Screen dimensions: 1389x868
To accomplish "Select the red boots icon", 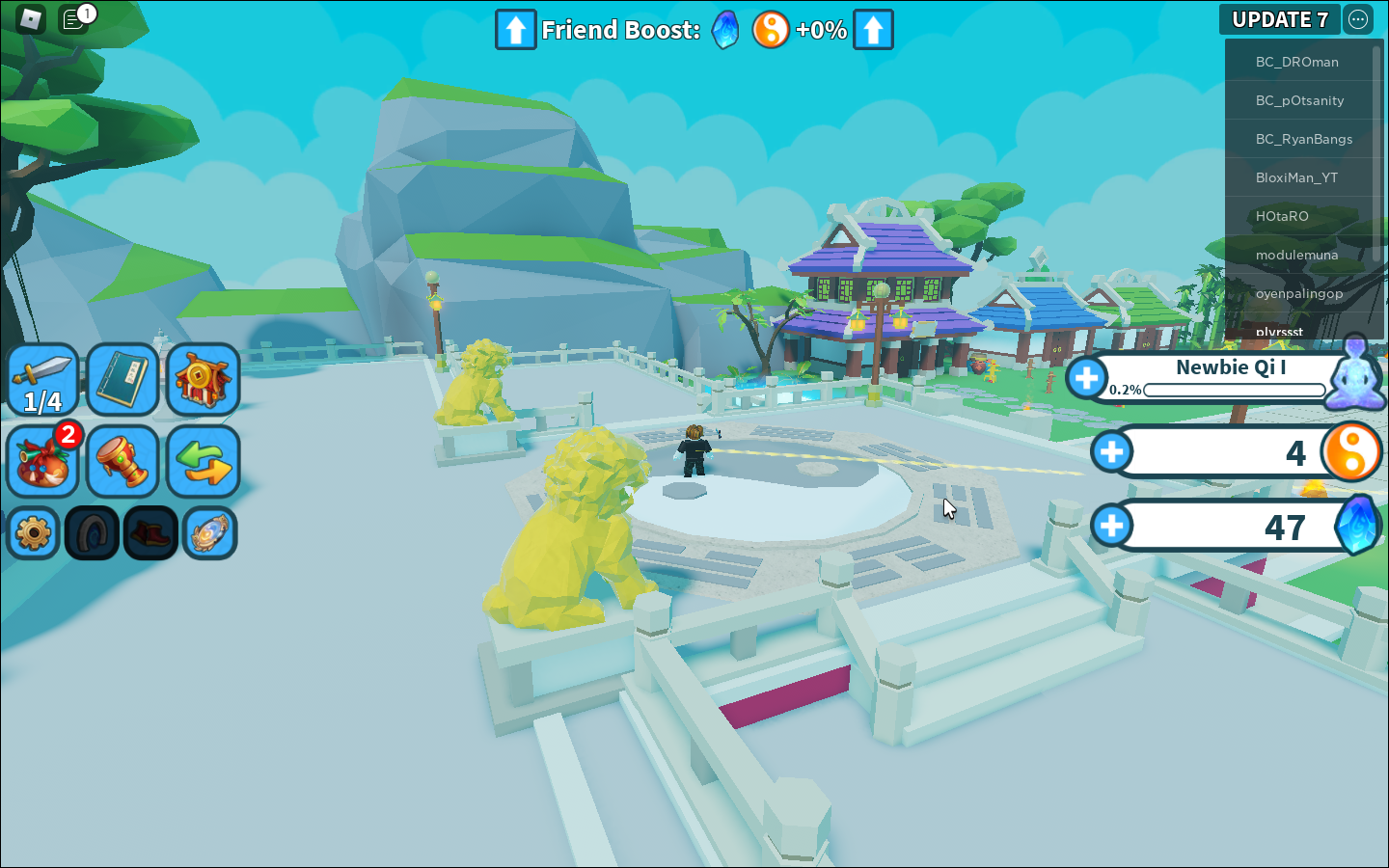I will coord(150,532).
